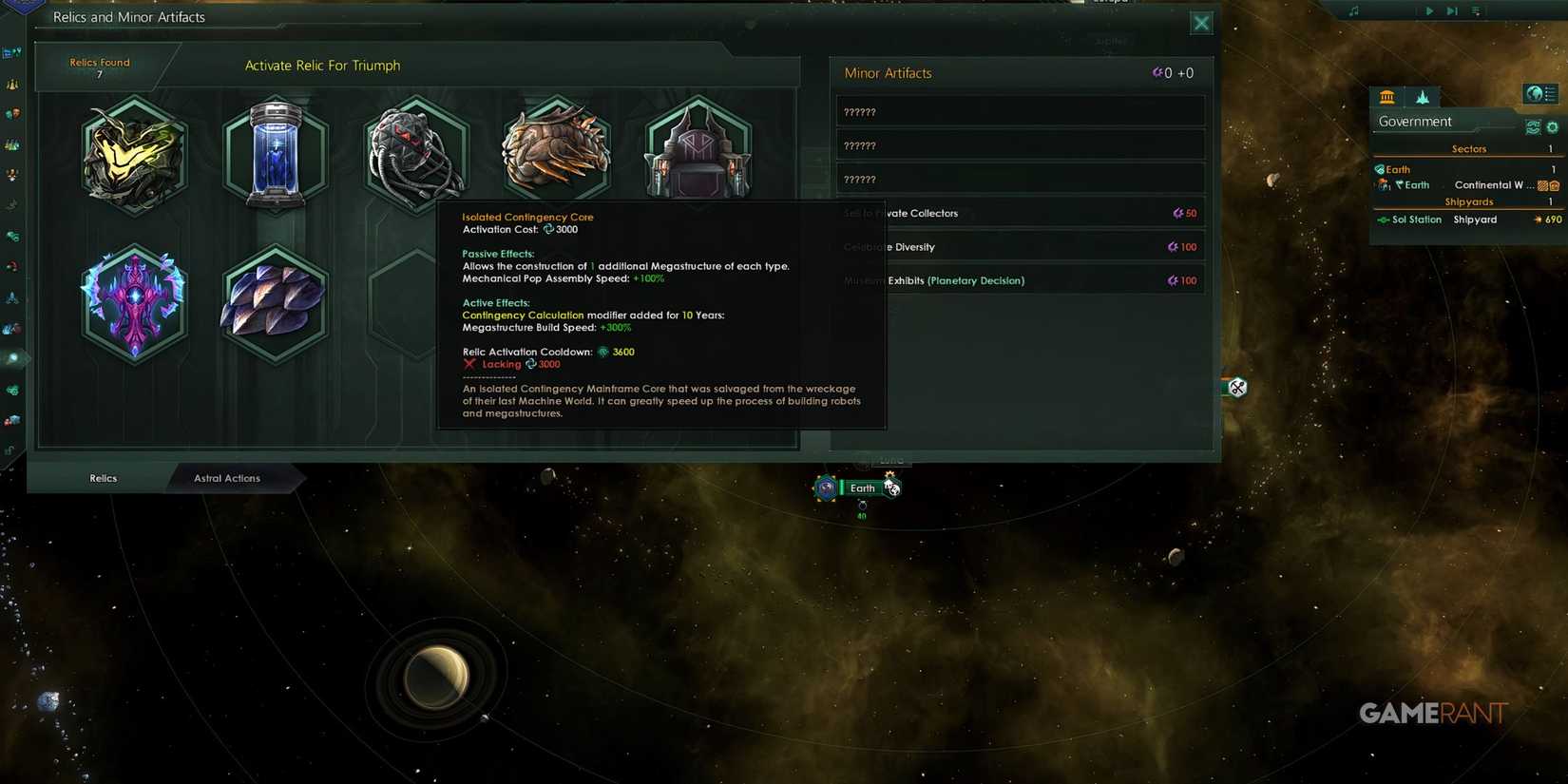Viewport: 1568px width, 784px height.
Task: Expand the Shipyards section for Sol Station
Action: coord(1414,219)
